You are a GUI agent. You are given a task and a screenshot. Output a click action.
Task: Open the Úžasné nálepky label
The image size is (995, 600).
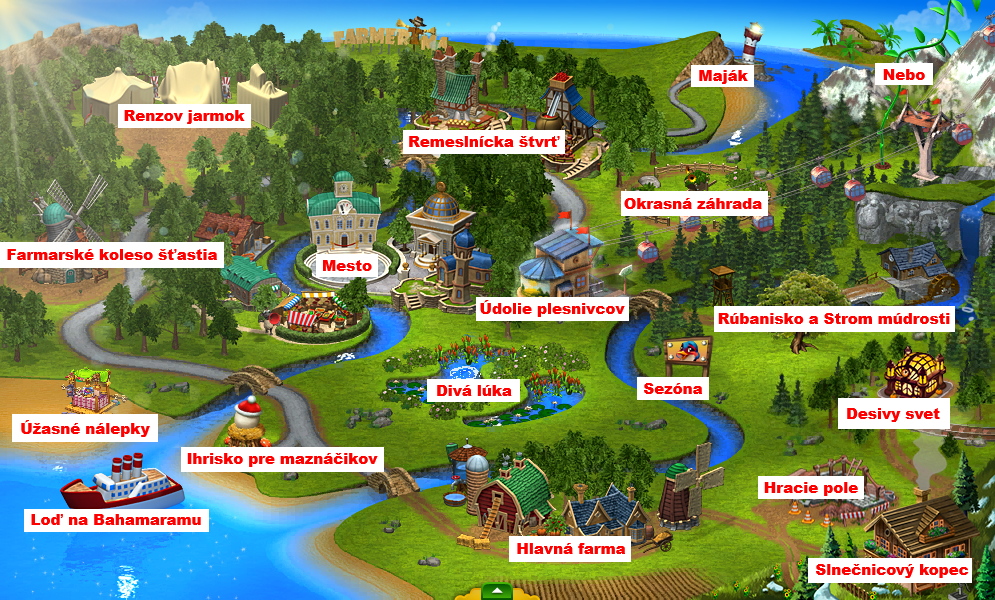(x=85, y=429)
